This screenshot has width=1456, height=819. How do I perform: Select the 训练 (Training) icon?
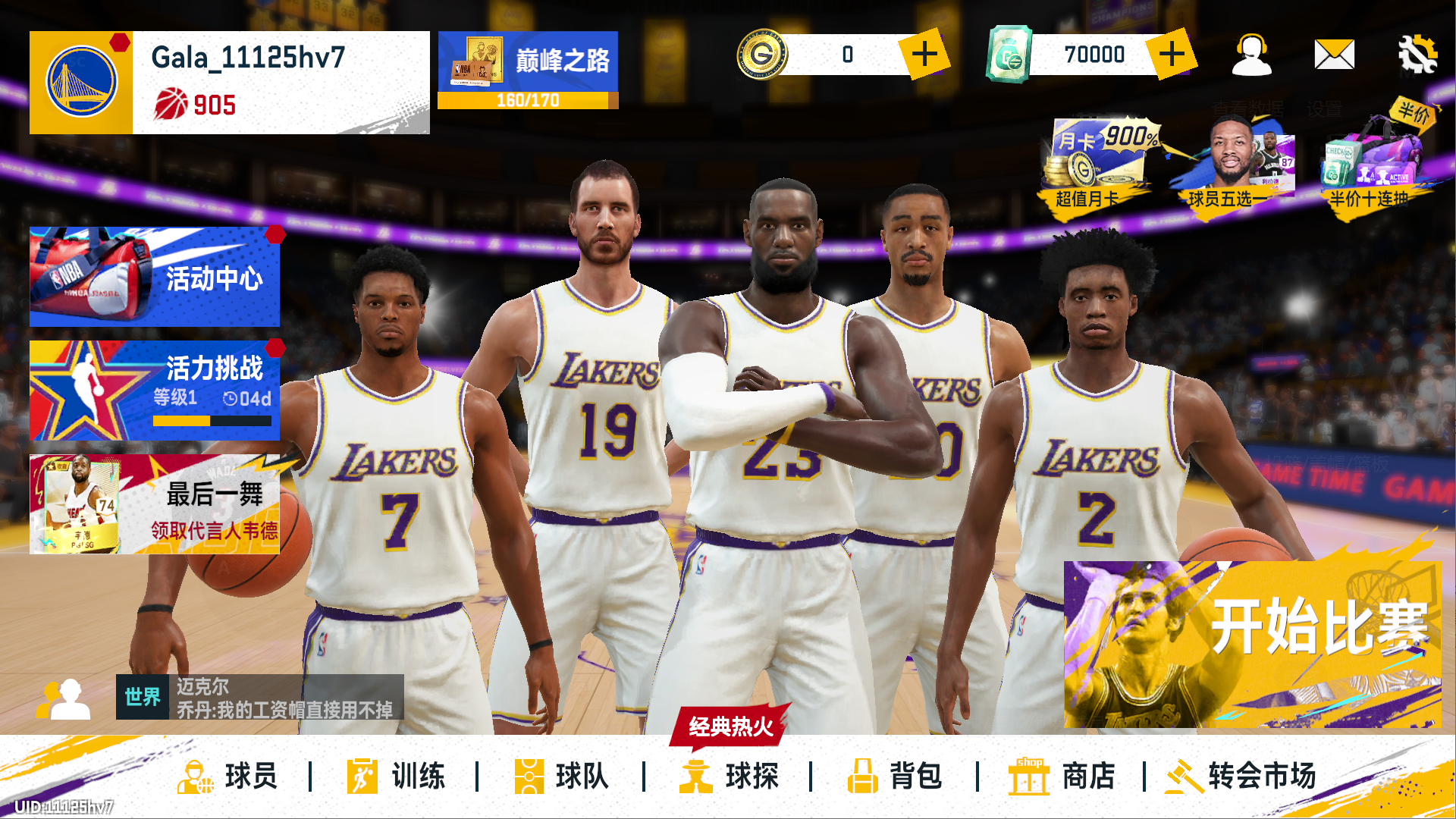(x=398, y=776)
